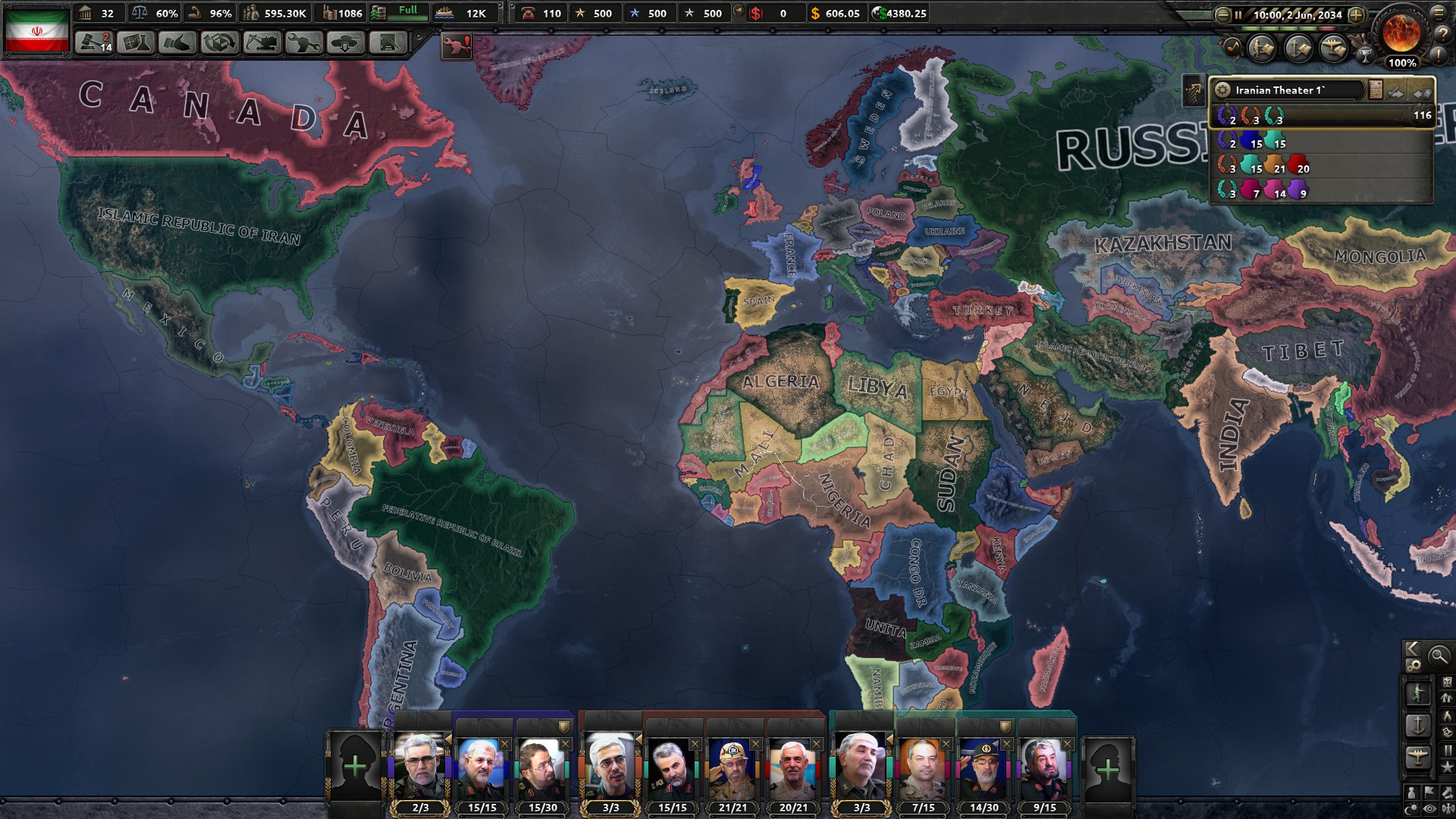Toggle the day-night map overlay
1456x819 pixels.
point(1412,808)
